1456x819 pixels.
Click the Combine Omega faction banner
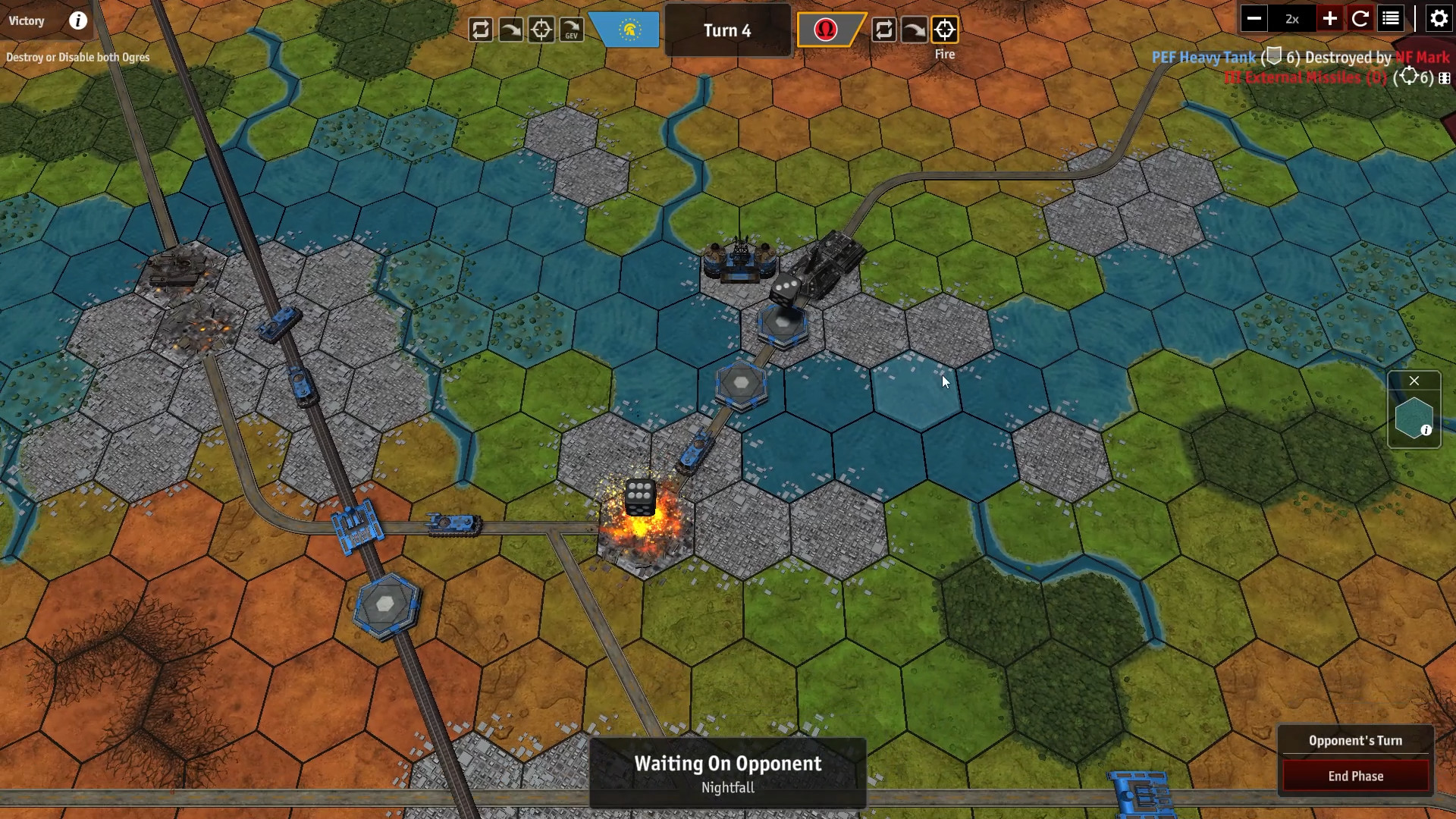point(827,30)
